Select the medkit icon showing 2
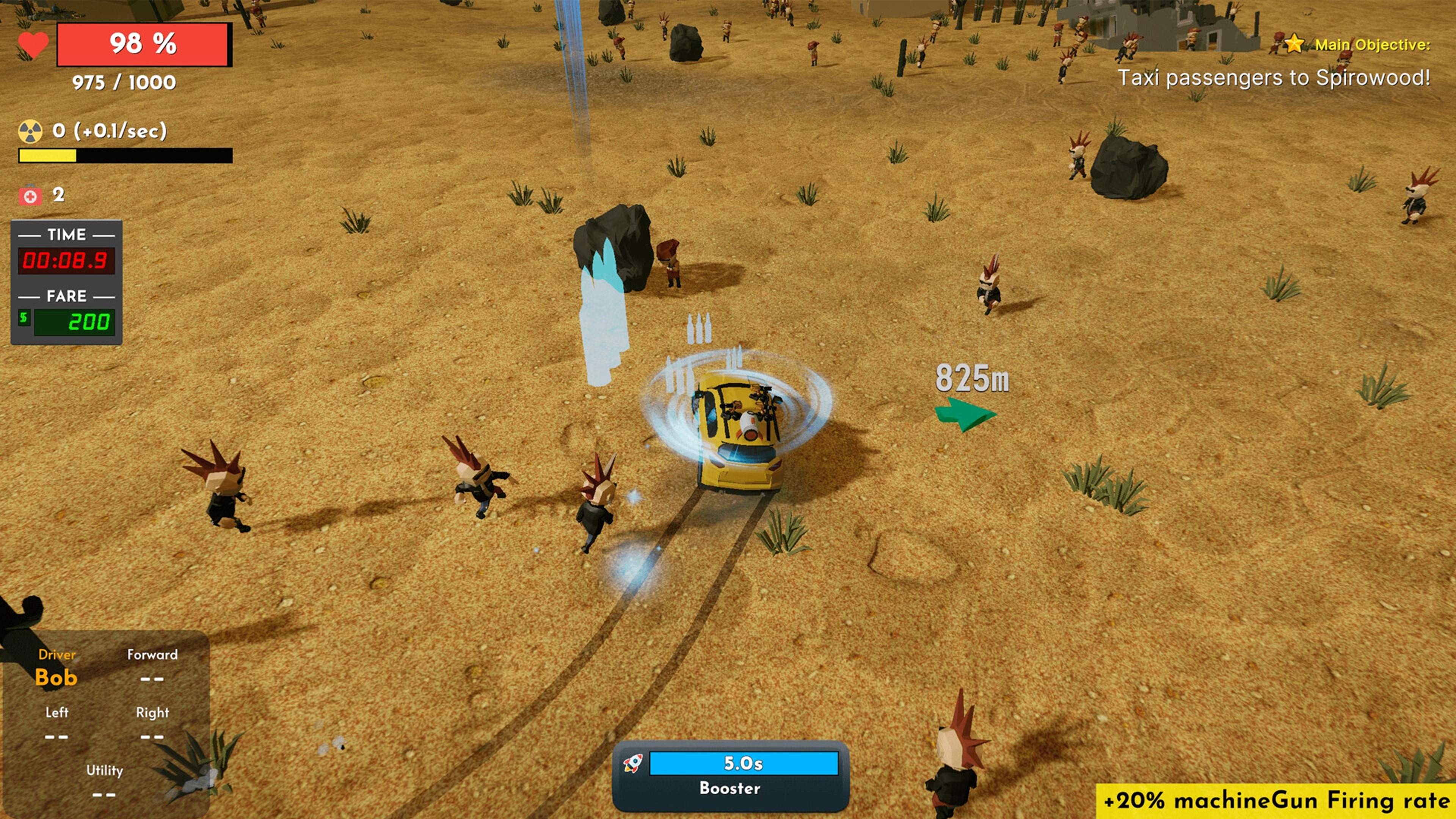 30,195
